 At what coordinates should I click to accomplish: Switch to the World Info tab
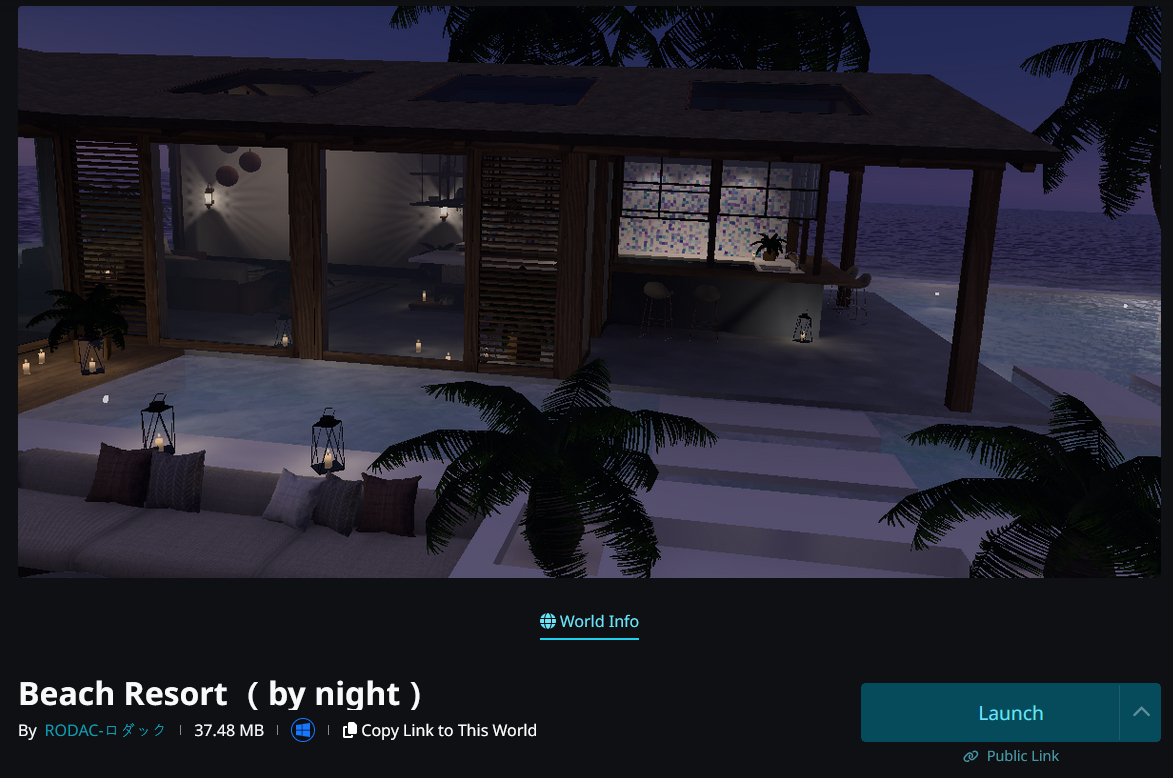tap(589, 621)
